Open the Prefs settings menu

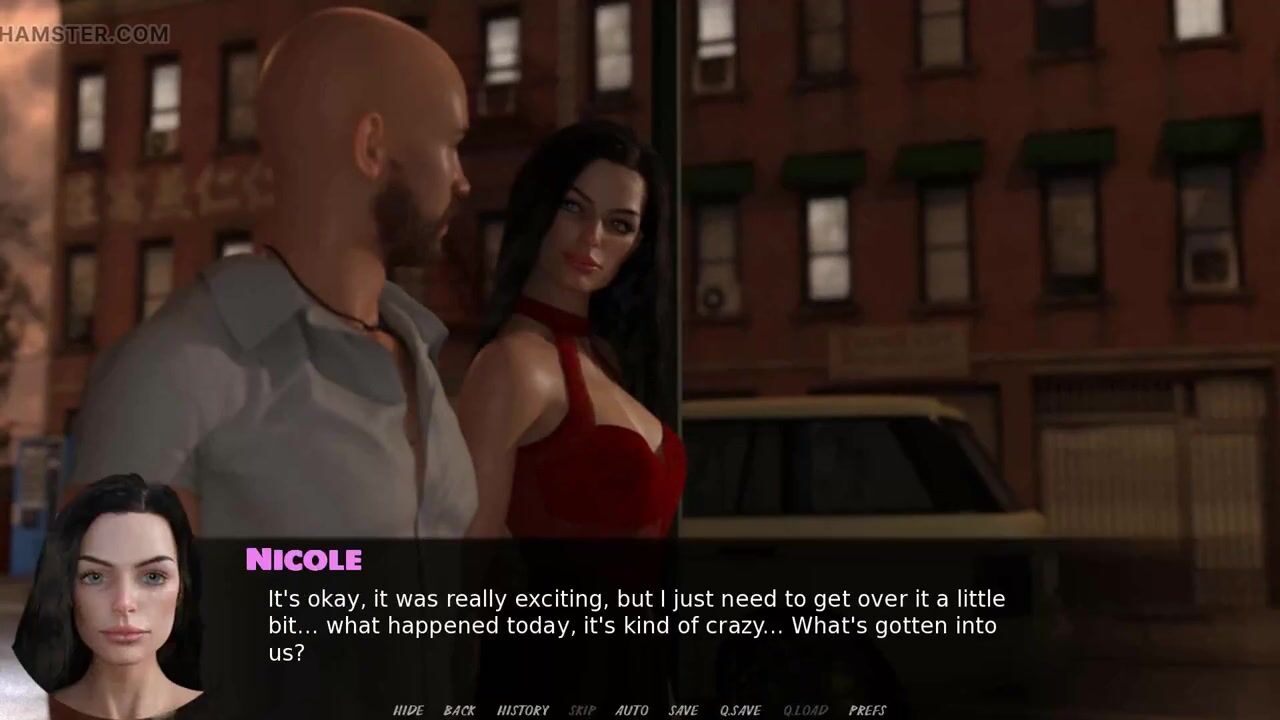coord(867,710)
